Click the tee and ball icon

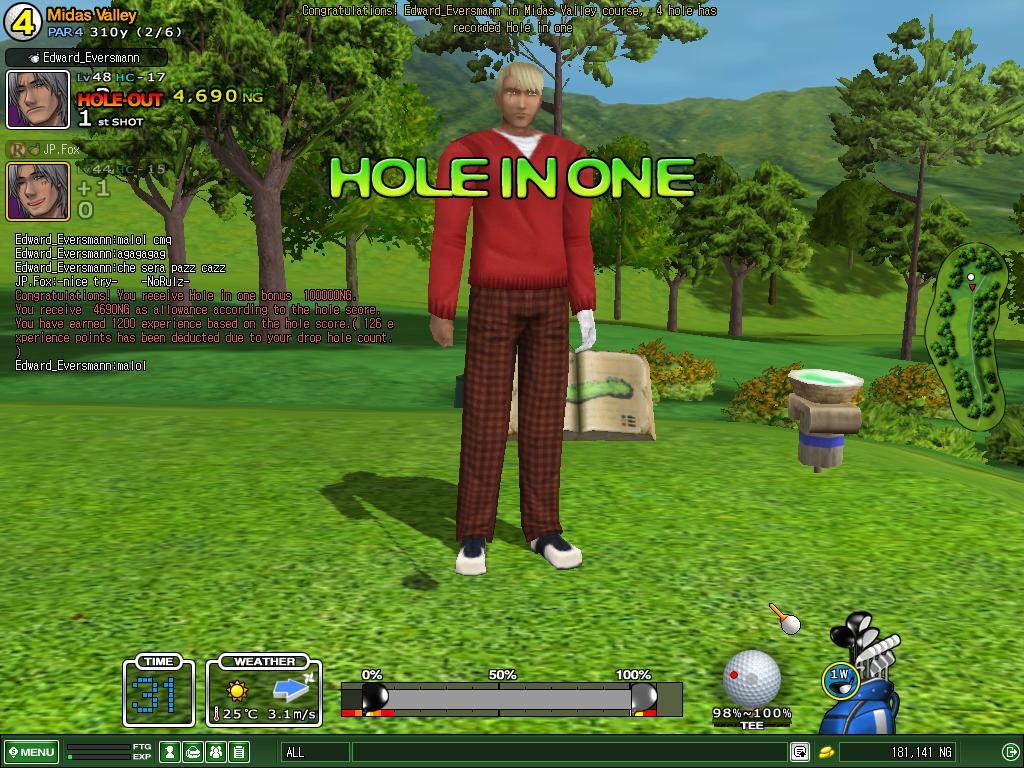pos(785,618)
